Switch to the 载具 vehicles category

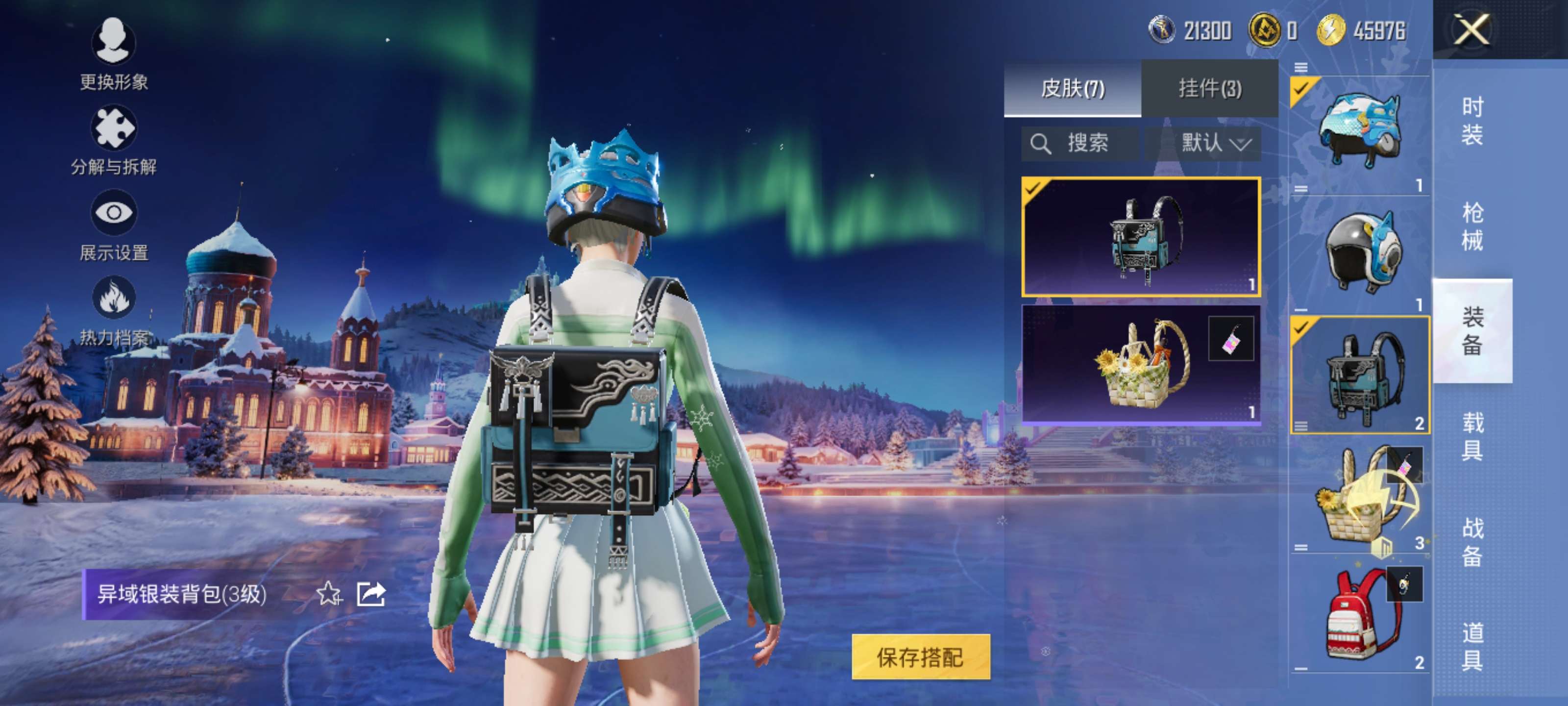[x=1472, y=436]
